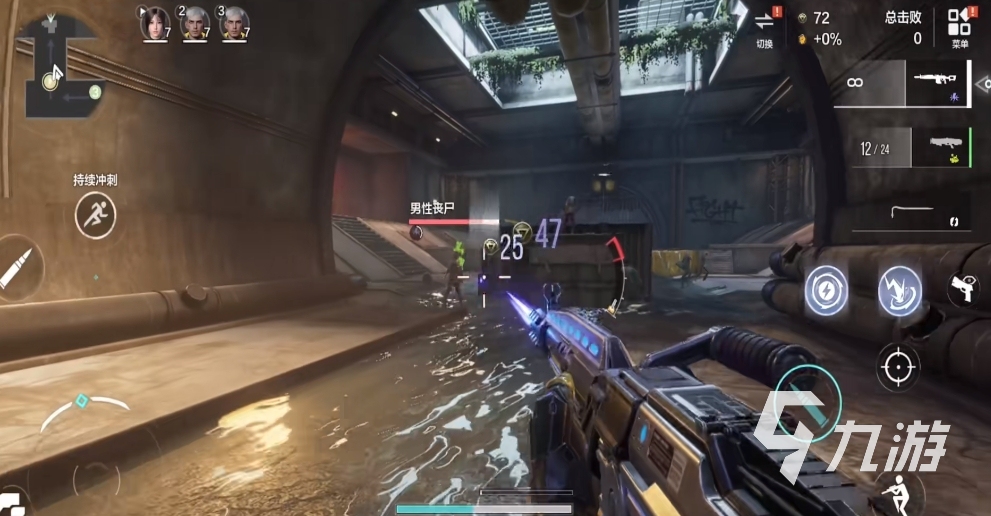Image resolution: width=991 pixels, height=516 pixels.
Task: Select the female squad member portrait
Action: tap(155, 23)
